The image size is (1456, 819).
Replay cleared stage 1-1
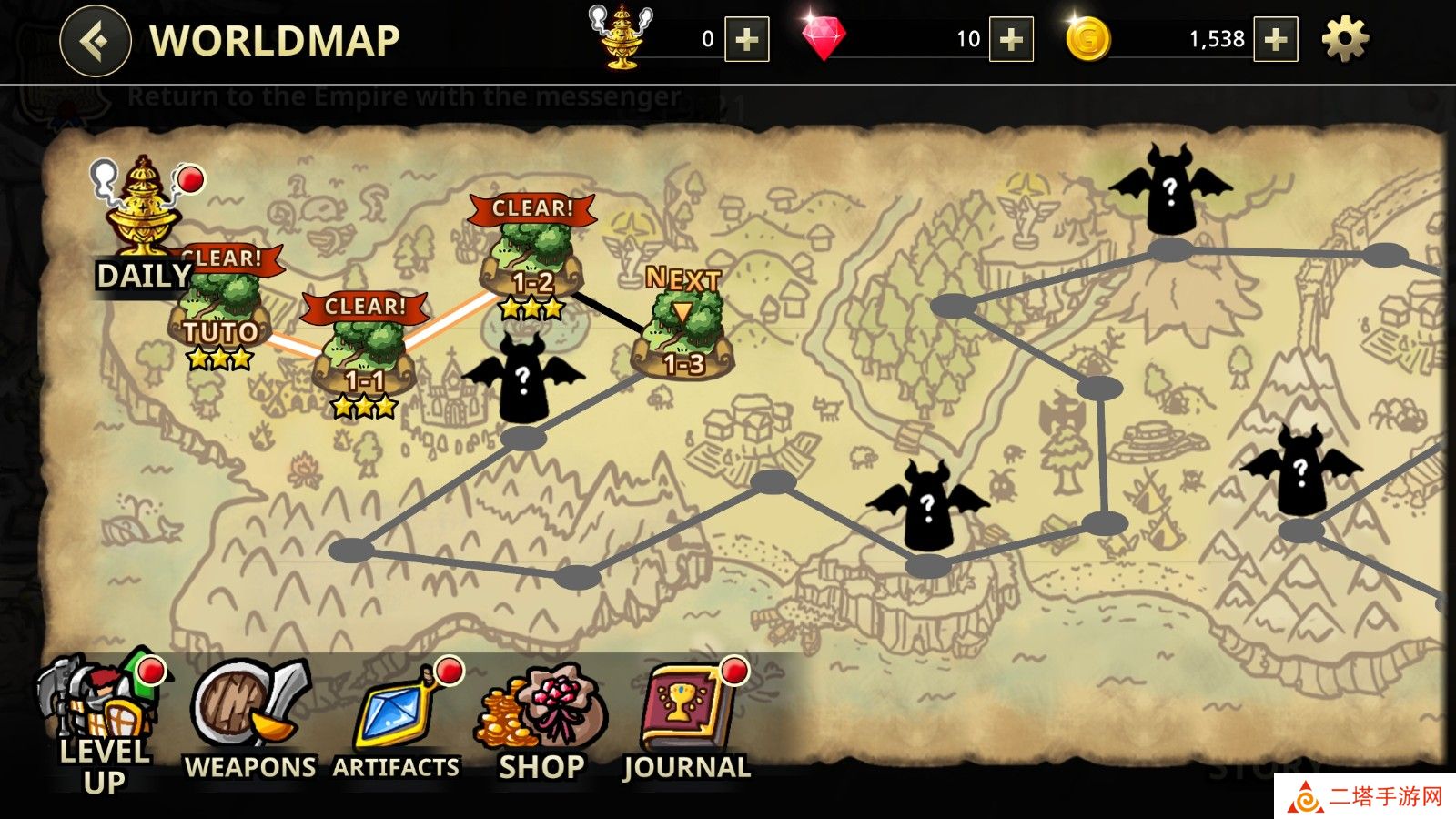coord(364,359)
